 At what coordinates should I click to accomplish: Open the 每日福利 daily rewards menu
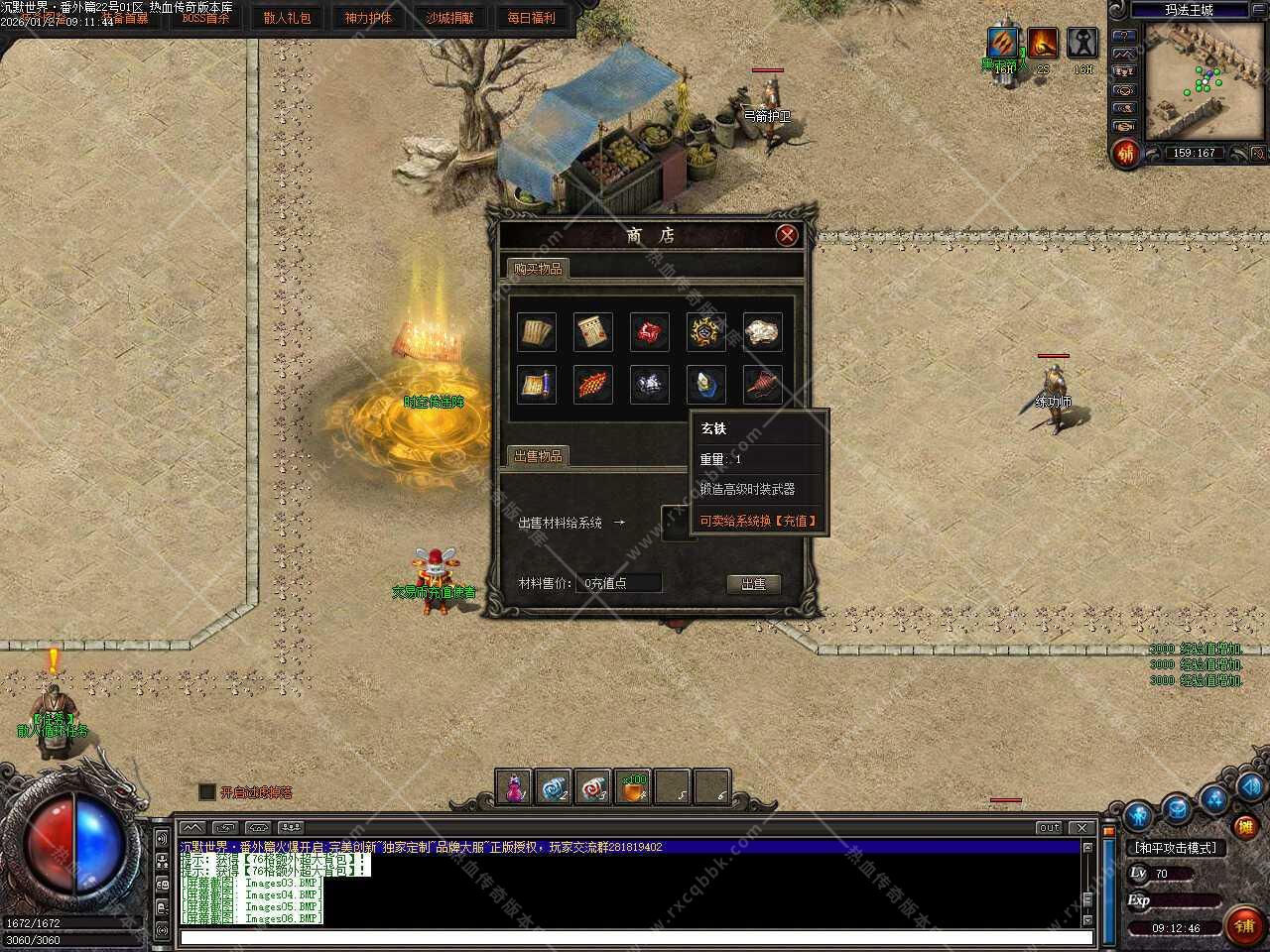coord(531,18)
